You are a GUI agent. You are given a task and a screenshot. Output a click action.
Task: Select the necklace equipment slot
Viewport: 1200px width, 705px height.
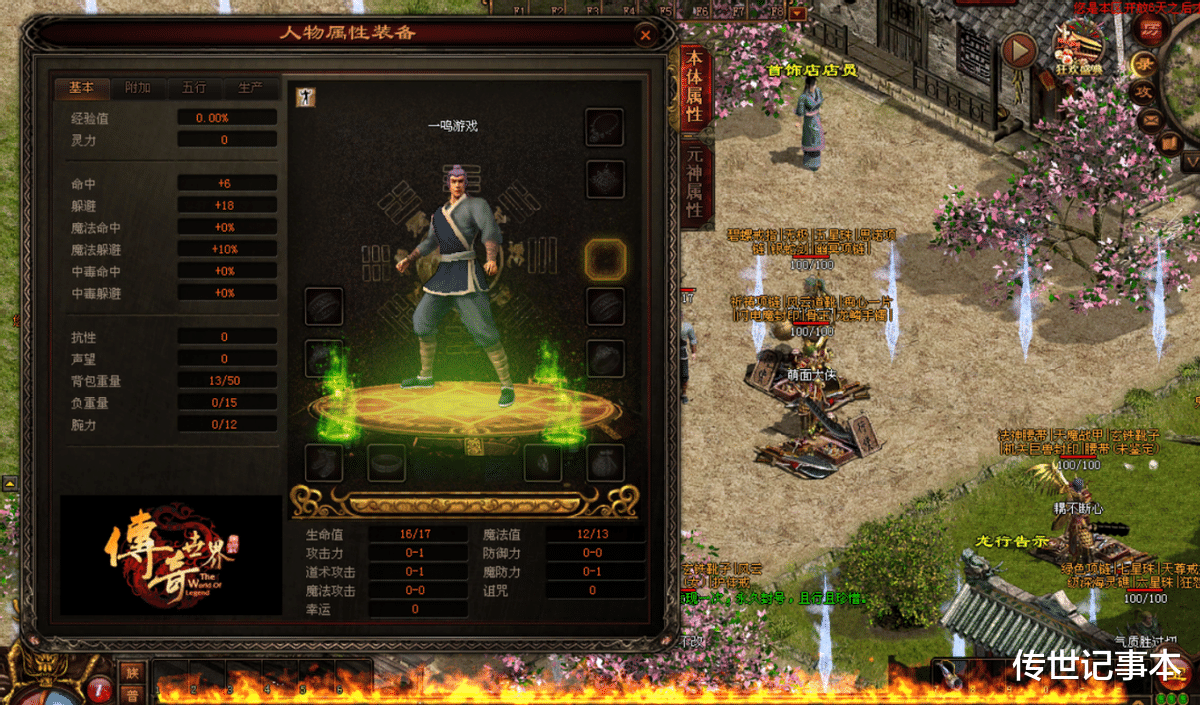pos(605,126)
